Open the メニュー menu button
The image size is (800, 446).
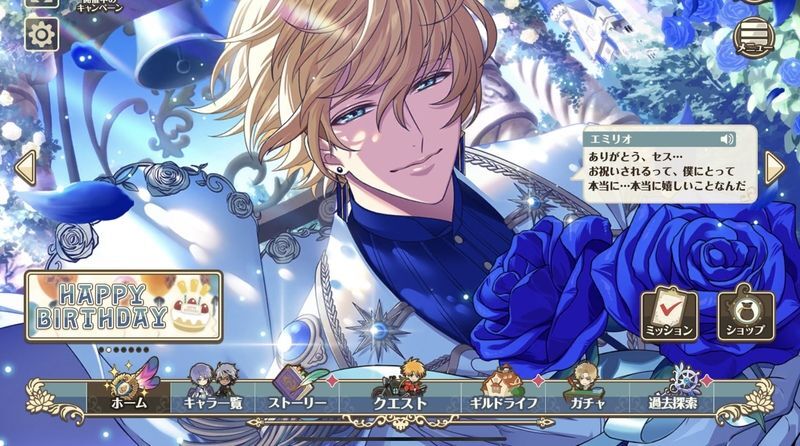(755, 36)
